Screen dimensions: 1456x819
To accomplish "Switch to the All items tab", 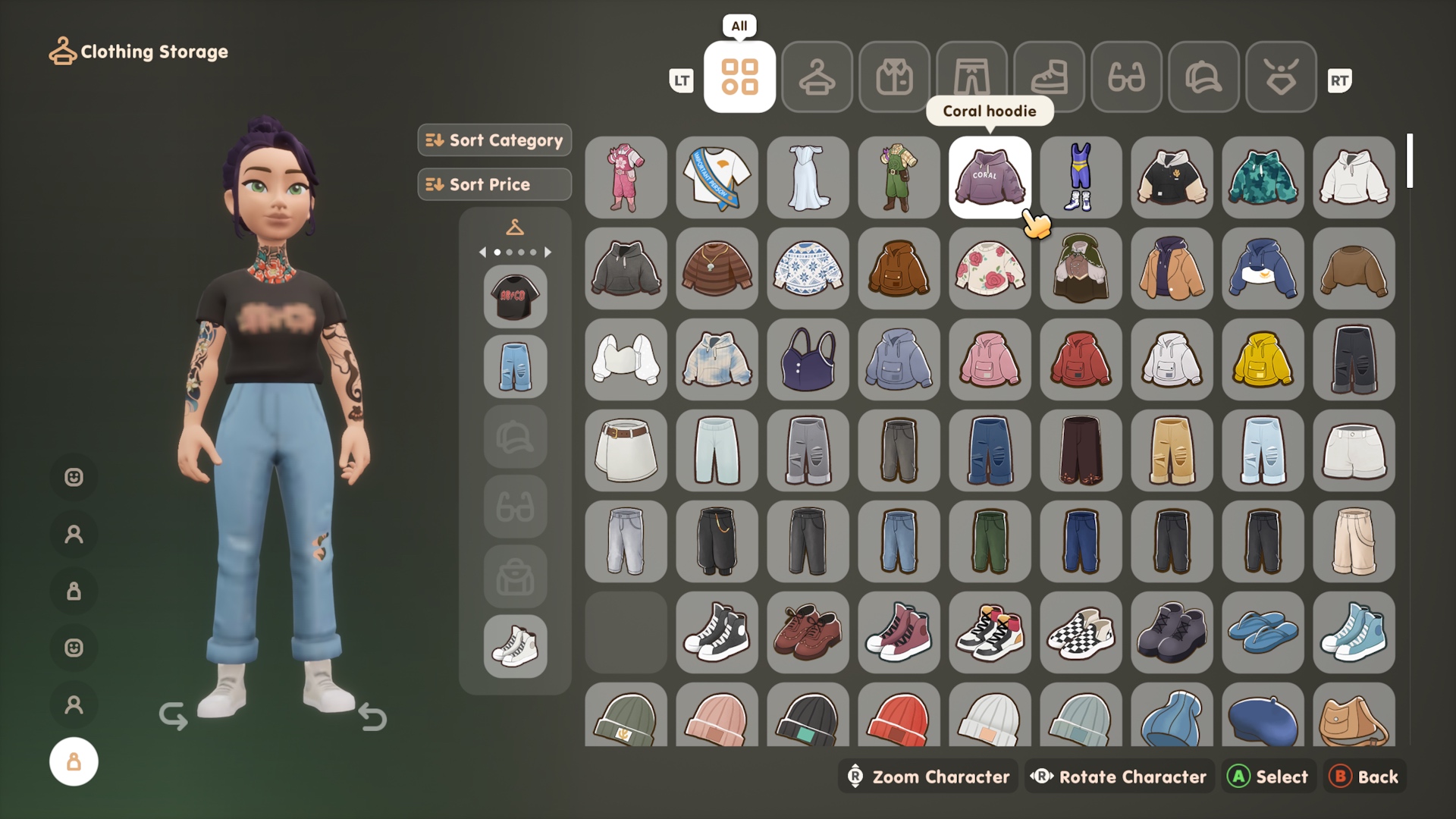I will pos(739,77).
